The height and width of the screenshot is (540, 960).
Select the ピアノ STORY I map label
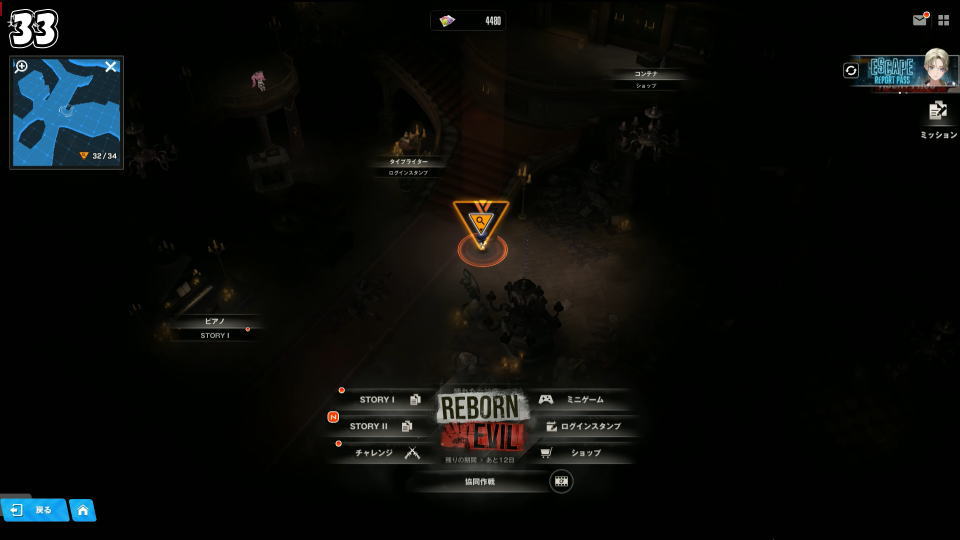214,329
